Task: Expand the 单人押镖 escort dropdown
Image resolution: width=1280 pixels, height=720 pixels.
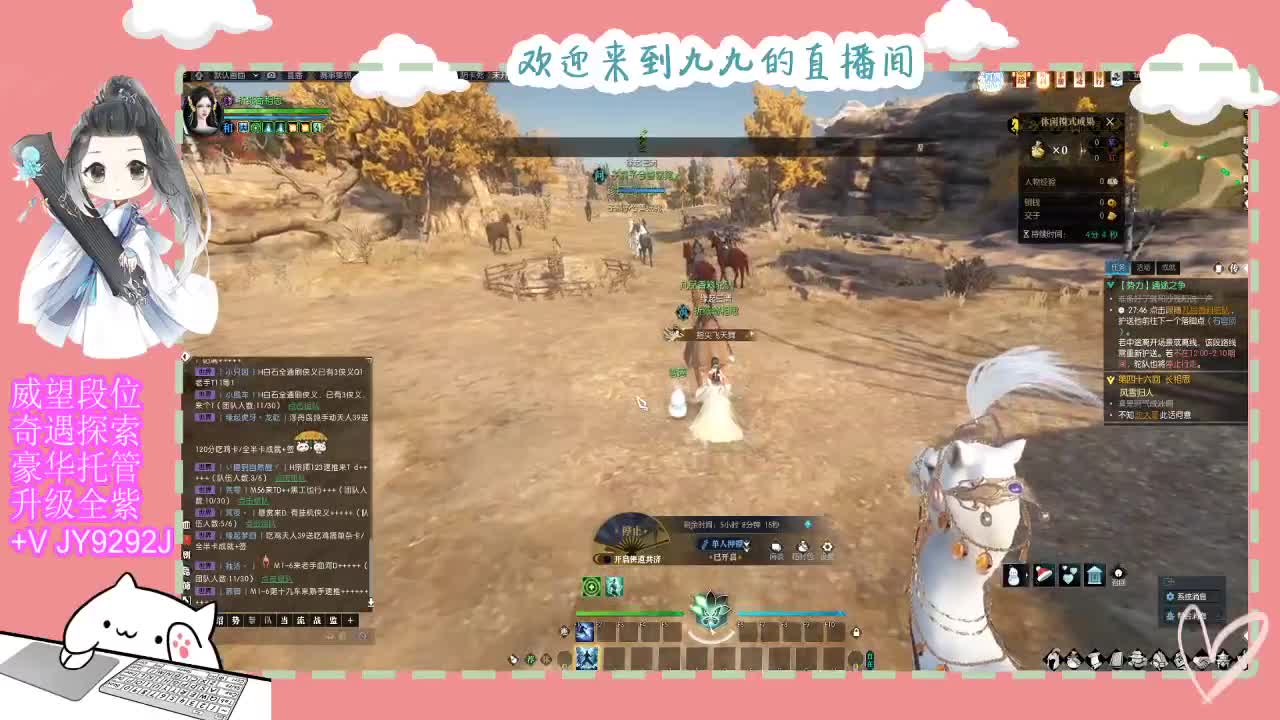Action: click(746, 545)
